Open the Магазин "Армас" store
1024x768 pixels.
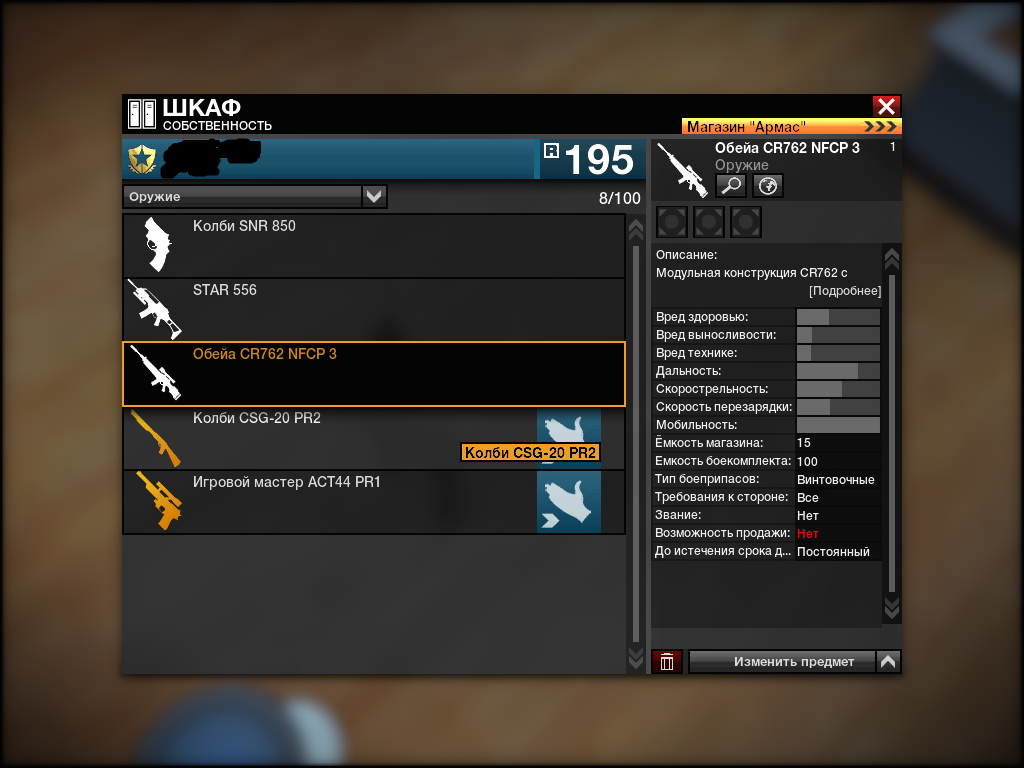(x=791, y=127)
